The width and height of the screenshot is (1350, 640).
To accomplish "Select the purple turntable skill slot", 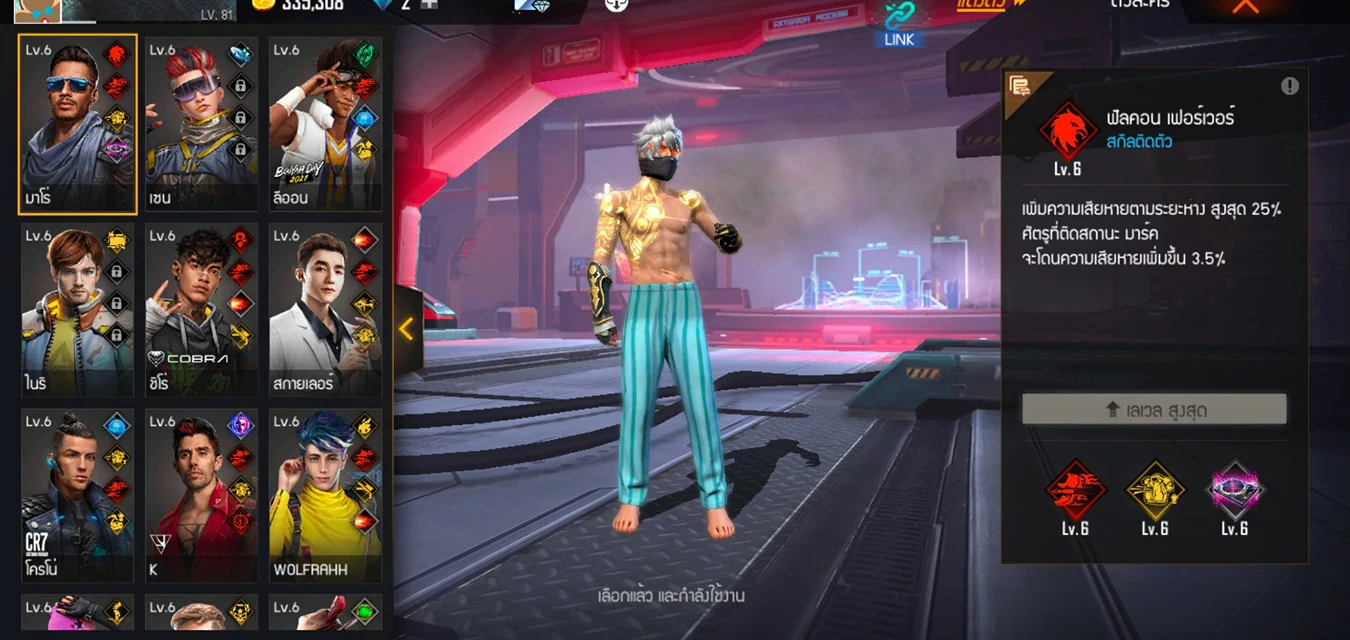I will (x=1235, y=490).
